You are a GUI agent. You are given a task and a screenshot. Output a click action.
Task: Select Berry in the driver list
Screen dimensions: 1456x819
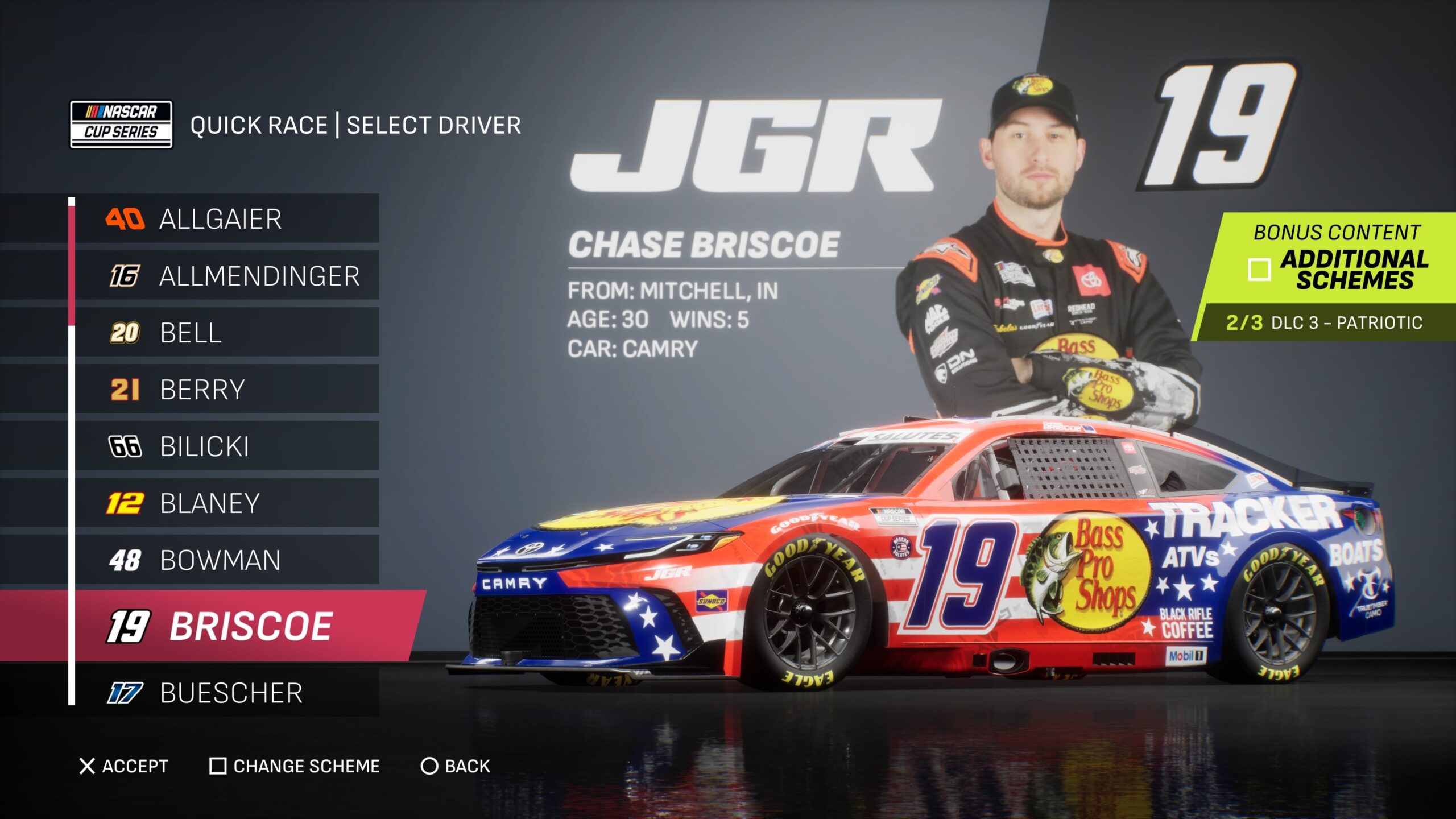pos(226,390)
